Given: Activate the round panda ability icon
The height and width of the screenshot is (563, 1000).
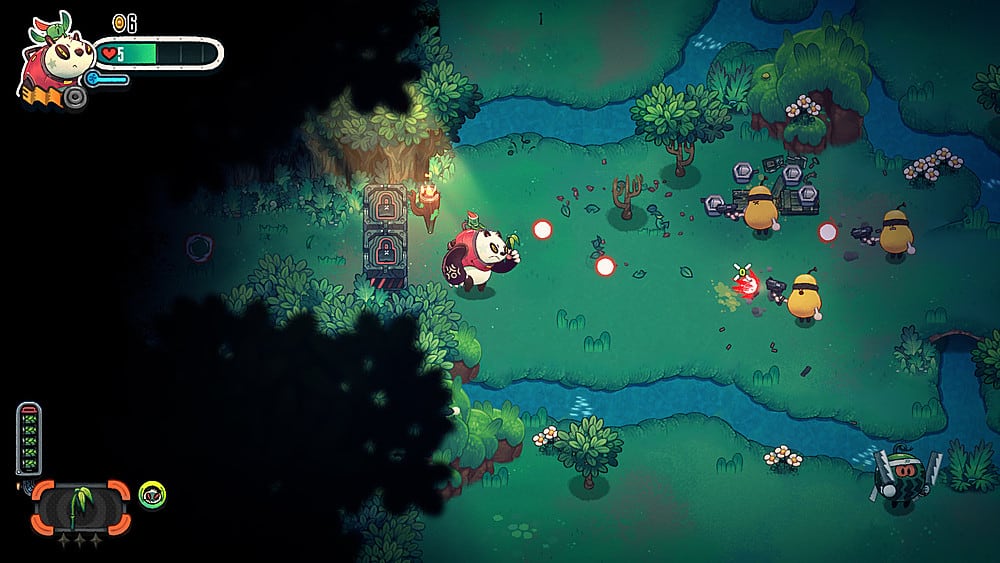Looking at the screenshot, I should (x=152, y=493).
